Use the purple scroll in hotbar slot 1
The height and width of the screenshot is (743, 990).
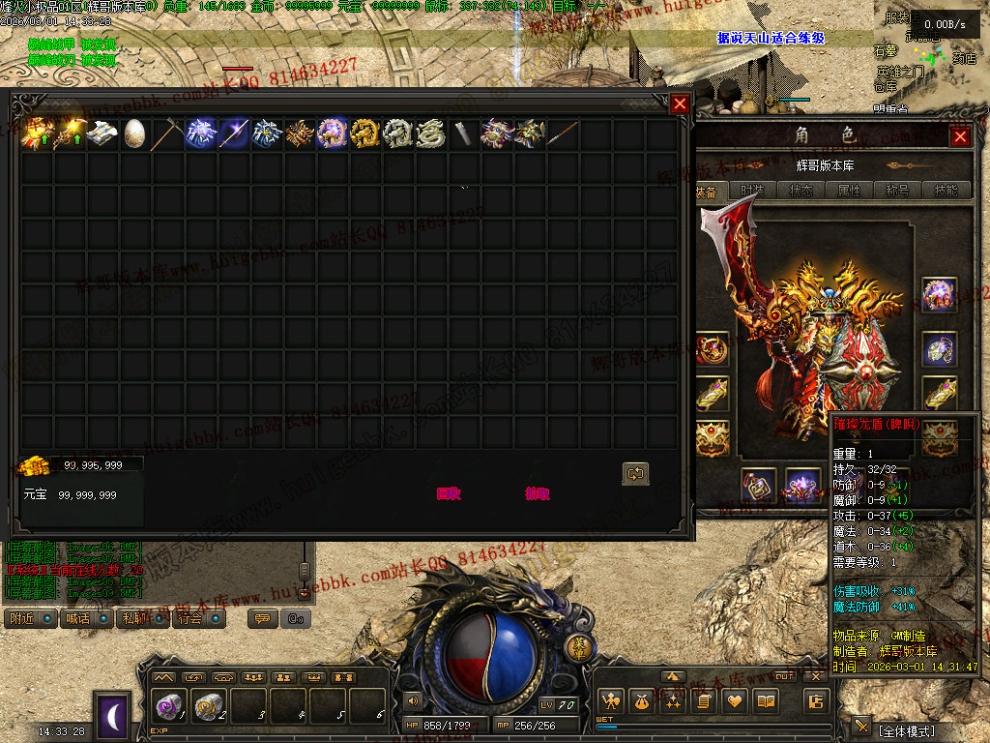pos(170,706)
